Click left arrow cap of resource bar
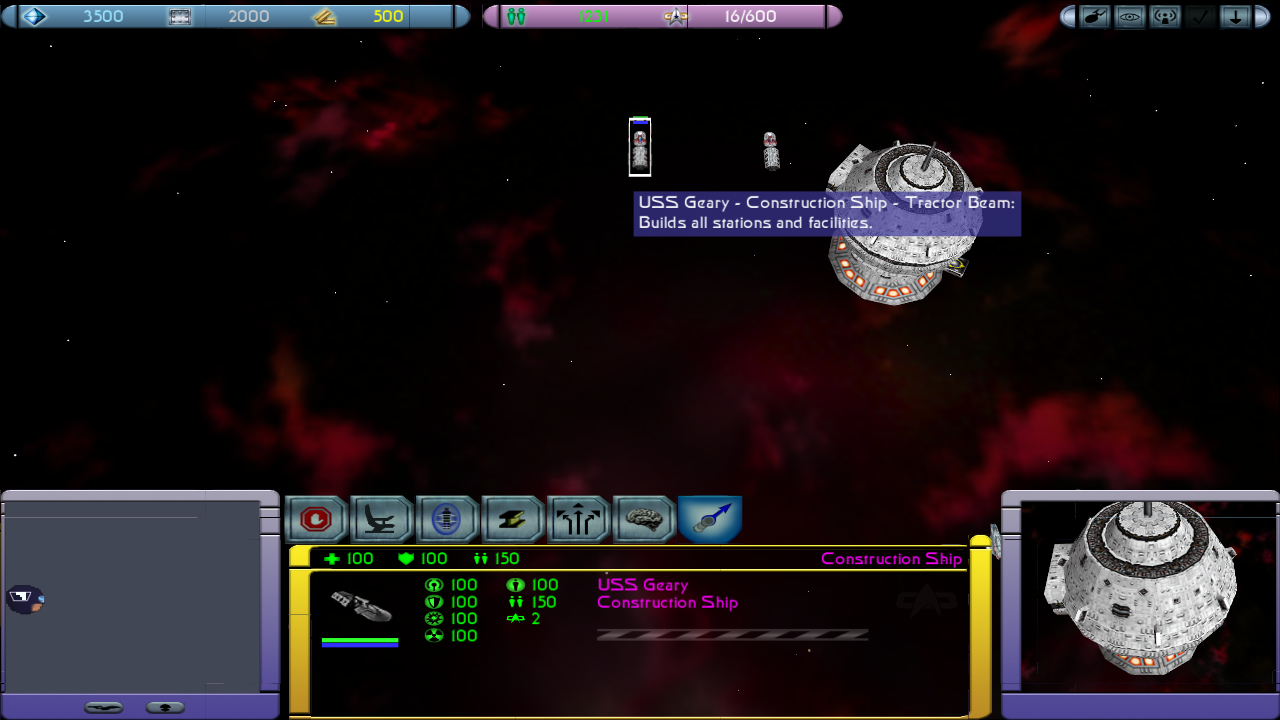1280x720 pixels. [9, 17]
